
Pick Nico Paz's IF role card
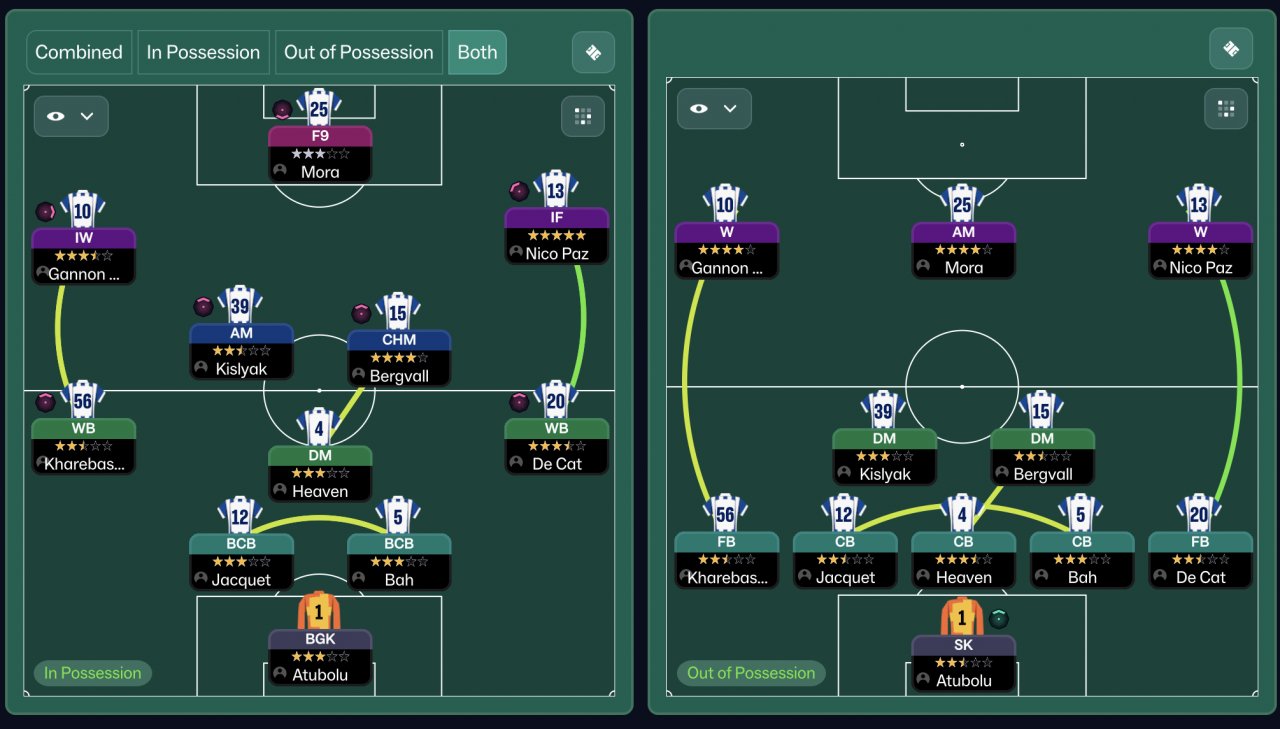point(556,236)
